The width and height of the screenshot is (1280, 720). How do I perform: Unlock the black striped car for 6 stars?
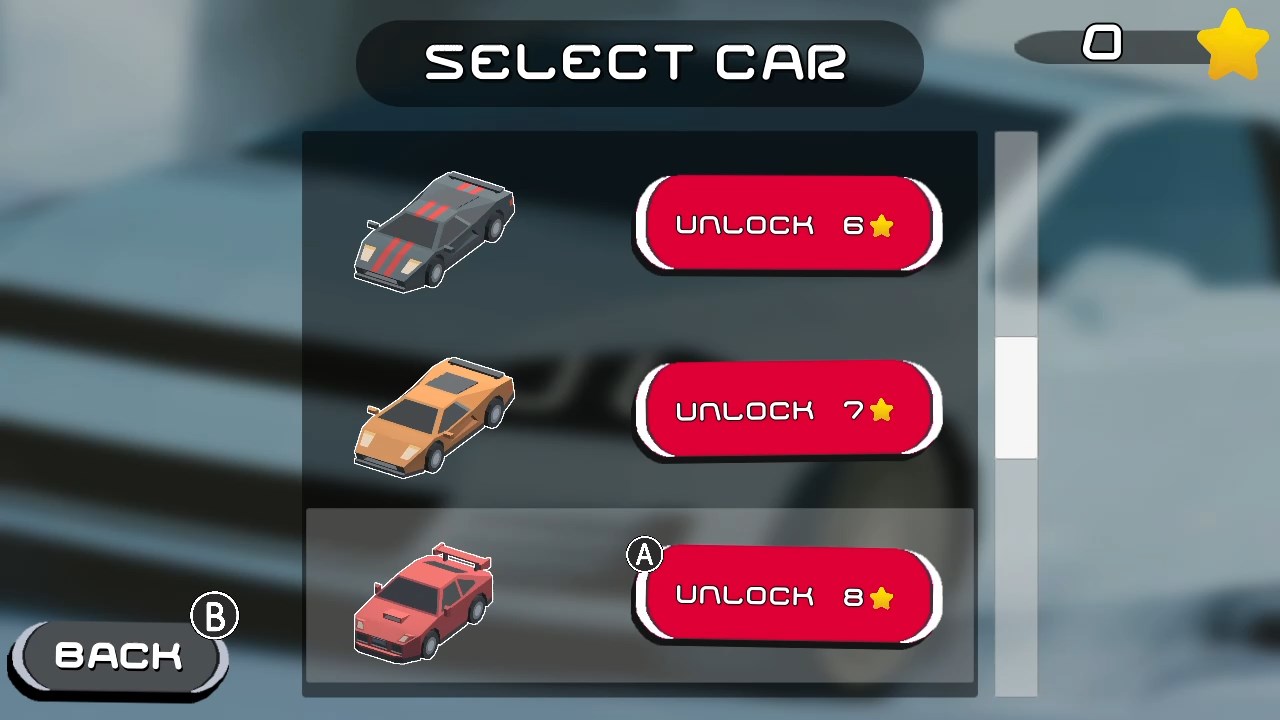pyautogui.click(x=788, y=224)
